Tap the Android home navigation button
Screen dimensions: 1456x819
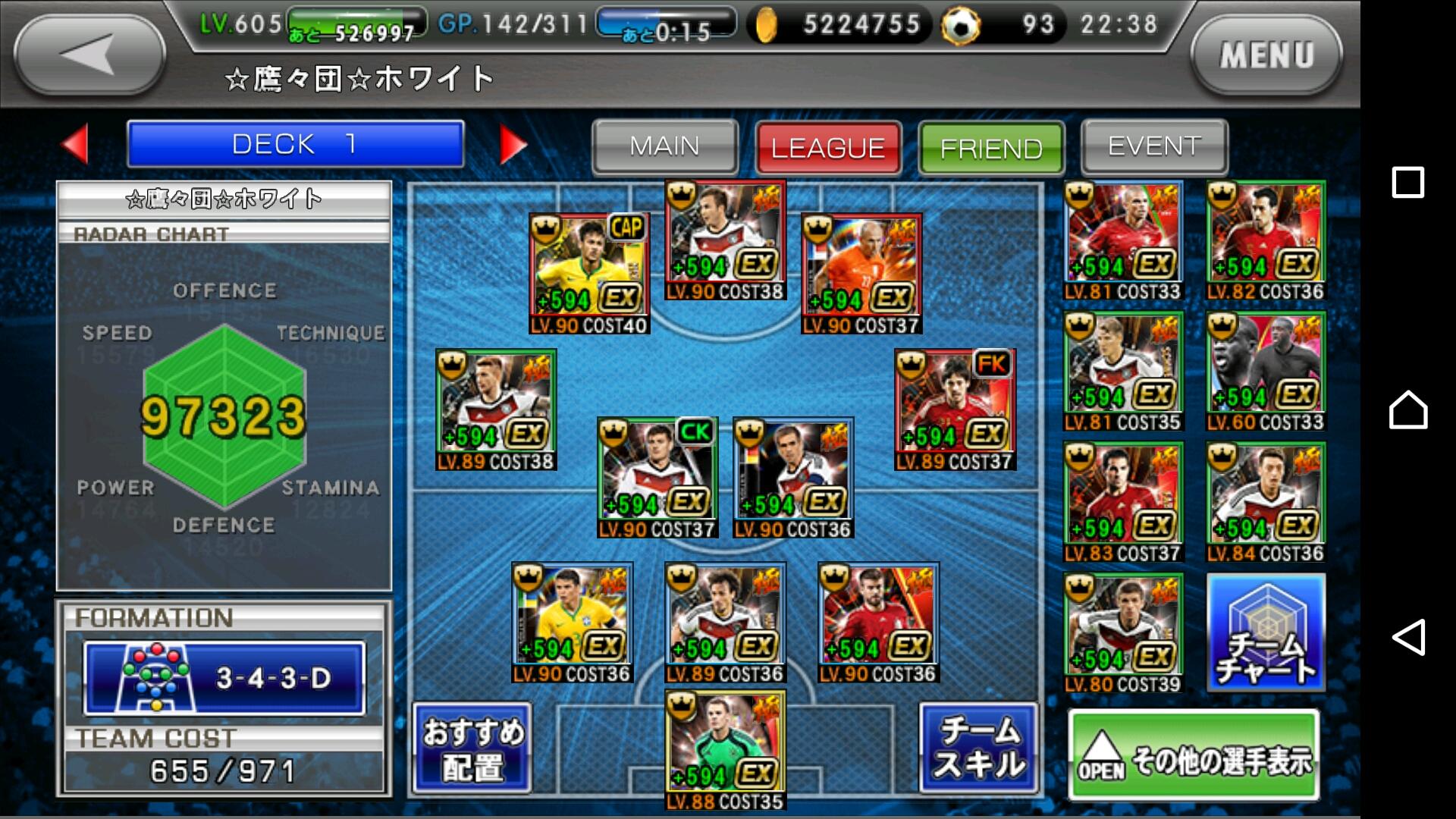click(x=1408, y=410)
